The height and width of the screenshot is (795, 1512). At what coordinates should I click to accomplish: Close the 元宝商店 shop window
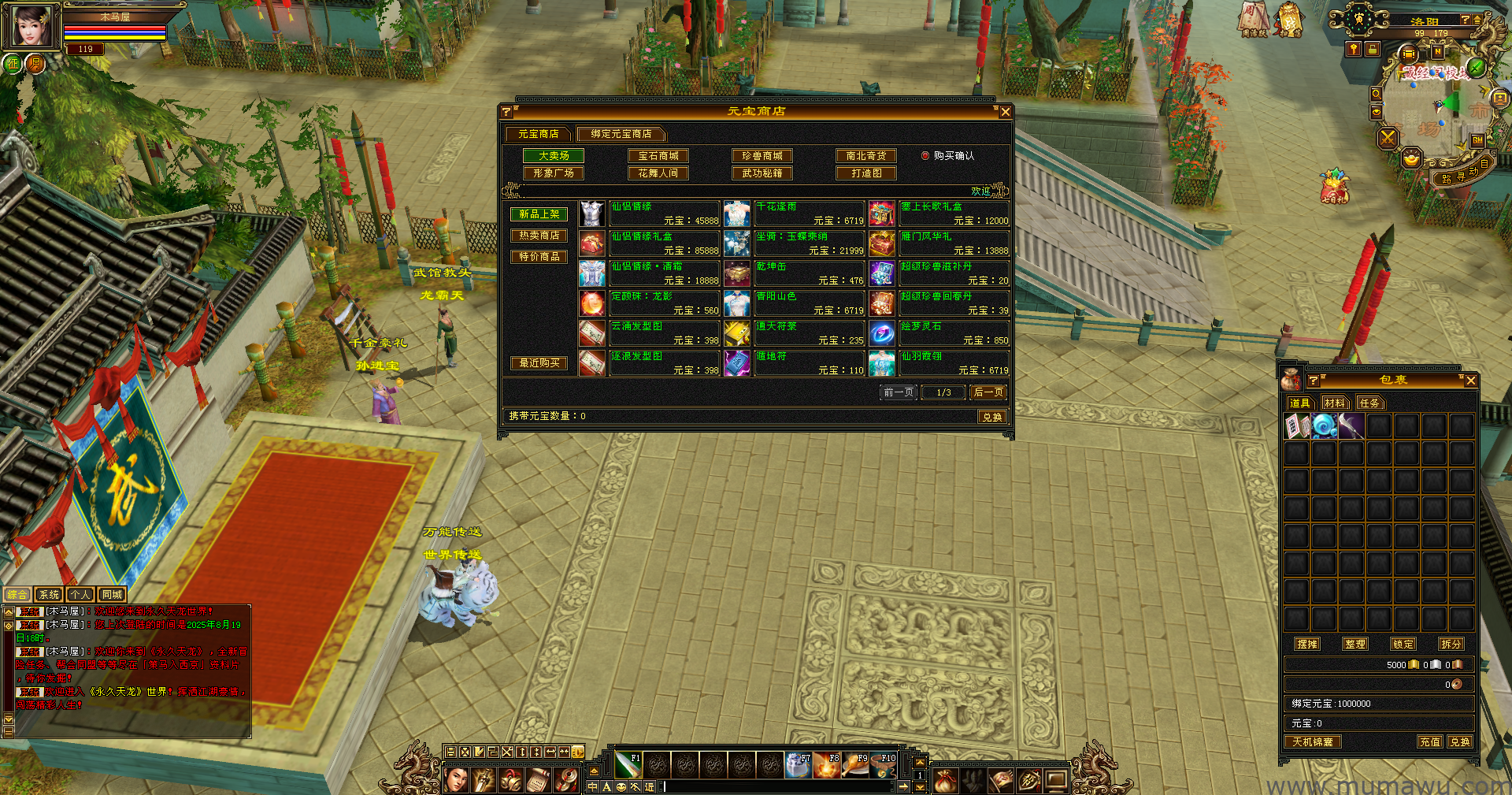click(x=1005, y=112)
